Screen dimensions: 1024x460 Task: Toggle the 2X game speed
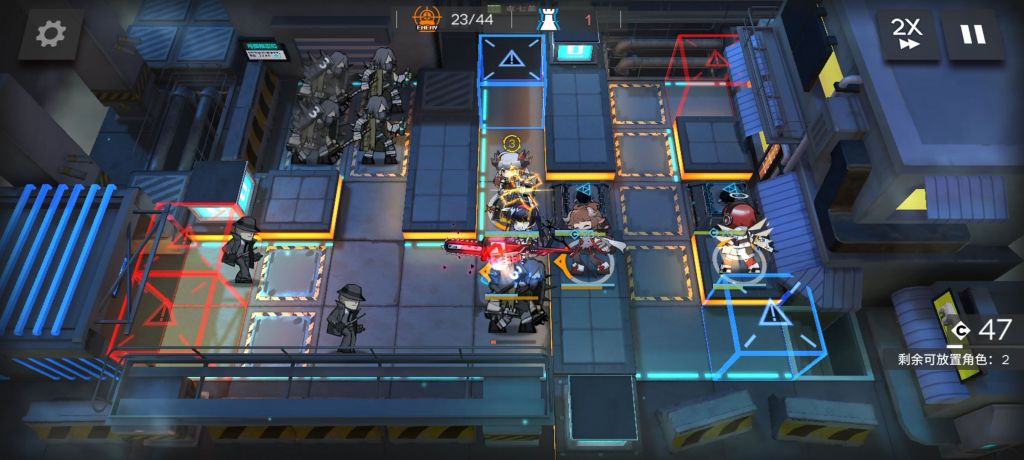[x=908, y=34]
